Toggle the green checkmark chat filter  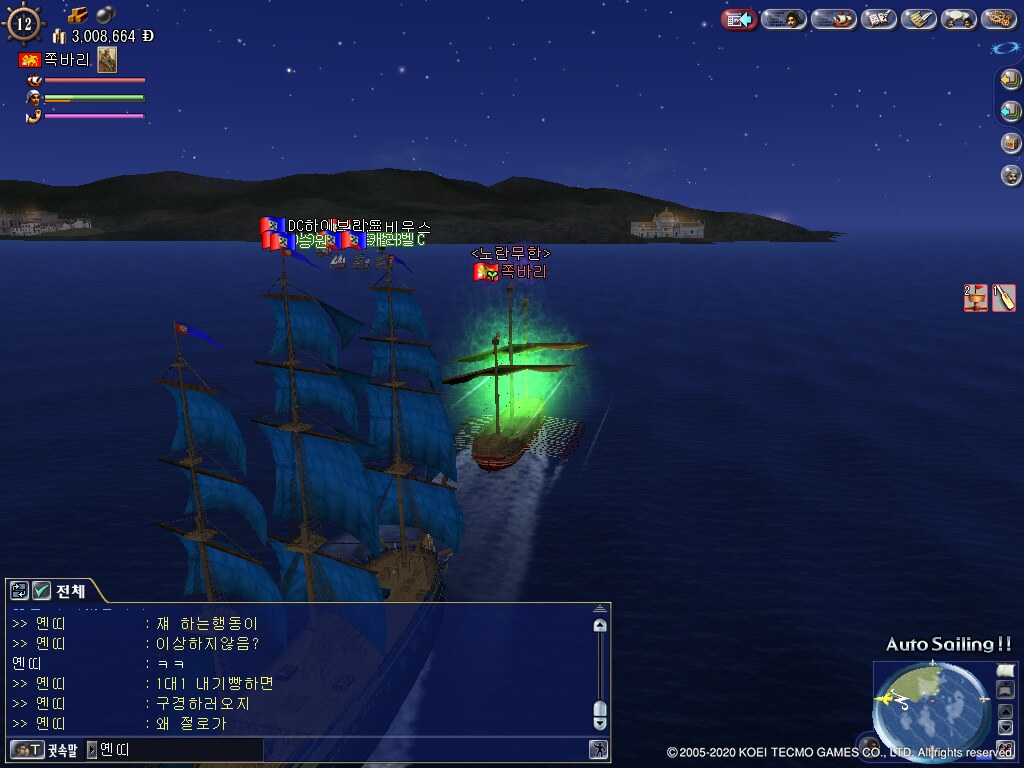pyautogui.click(x=41, y=590)
